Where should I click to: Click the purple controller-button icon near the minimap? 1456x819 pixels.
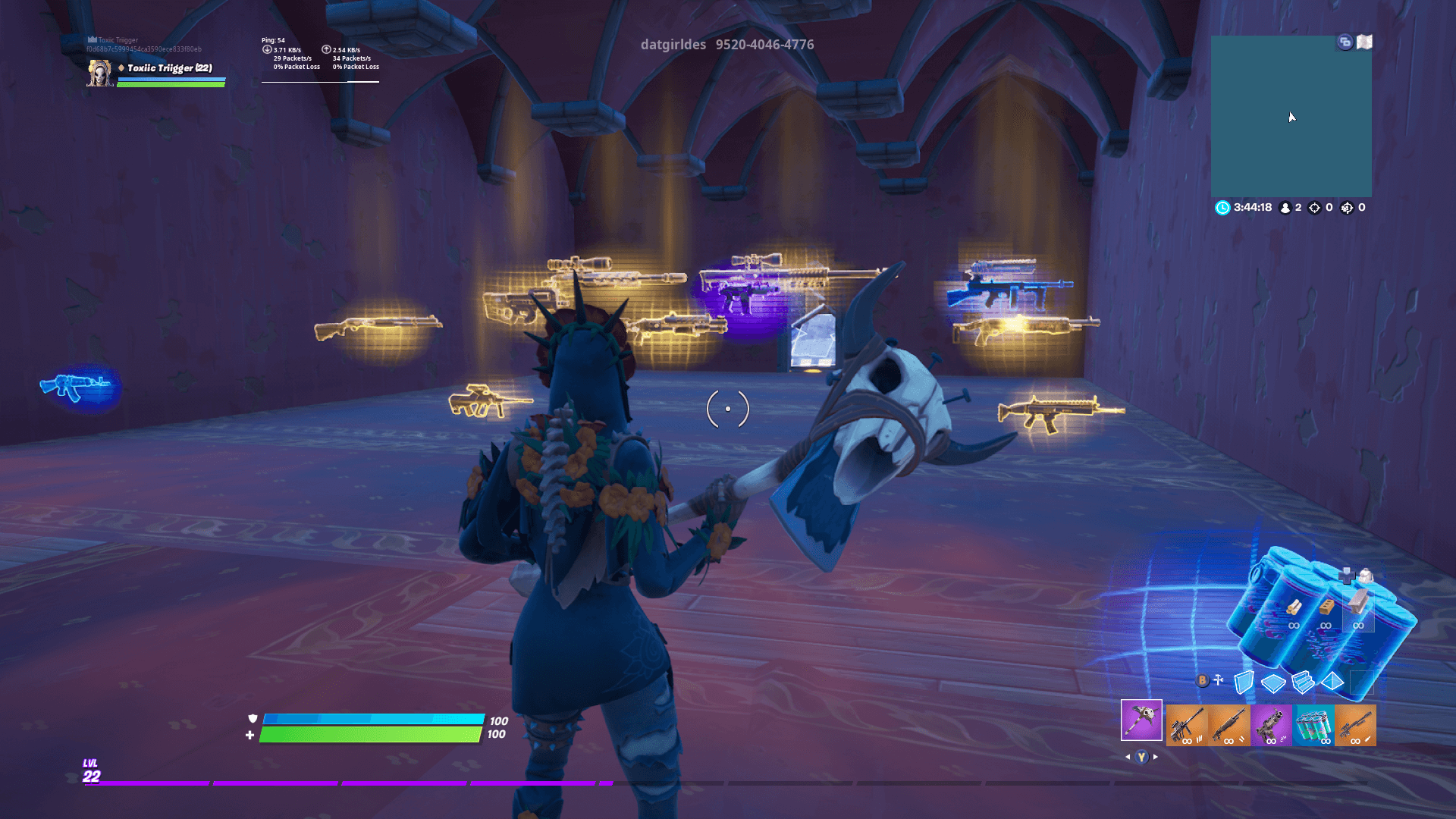(1345, 42)
